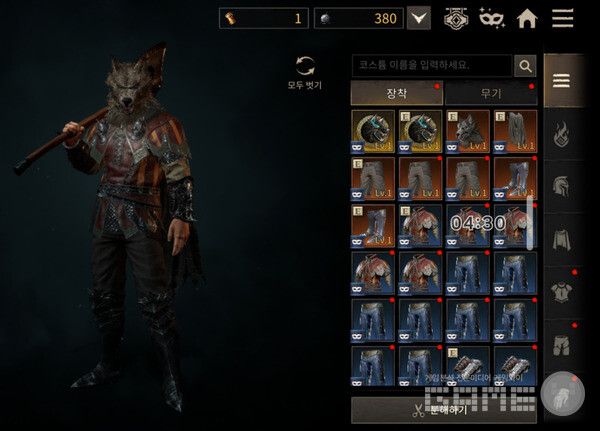
Task: Click the 모두 벗기 unequip-all button
Action: coord(305,71)
